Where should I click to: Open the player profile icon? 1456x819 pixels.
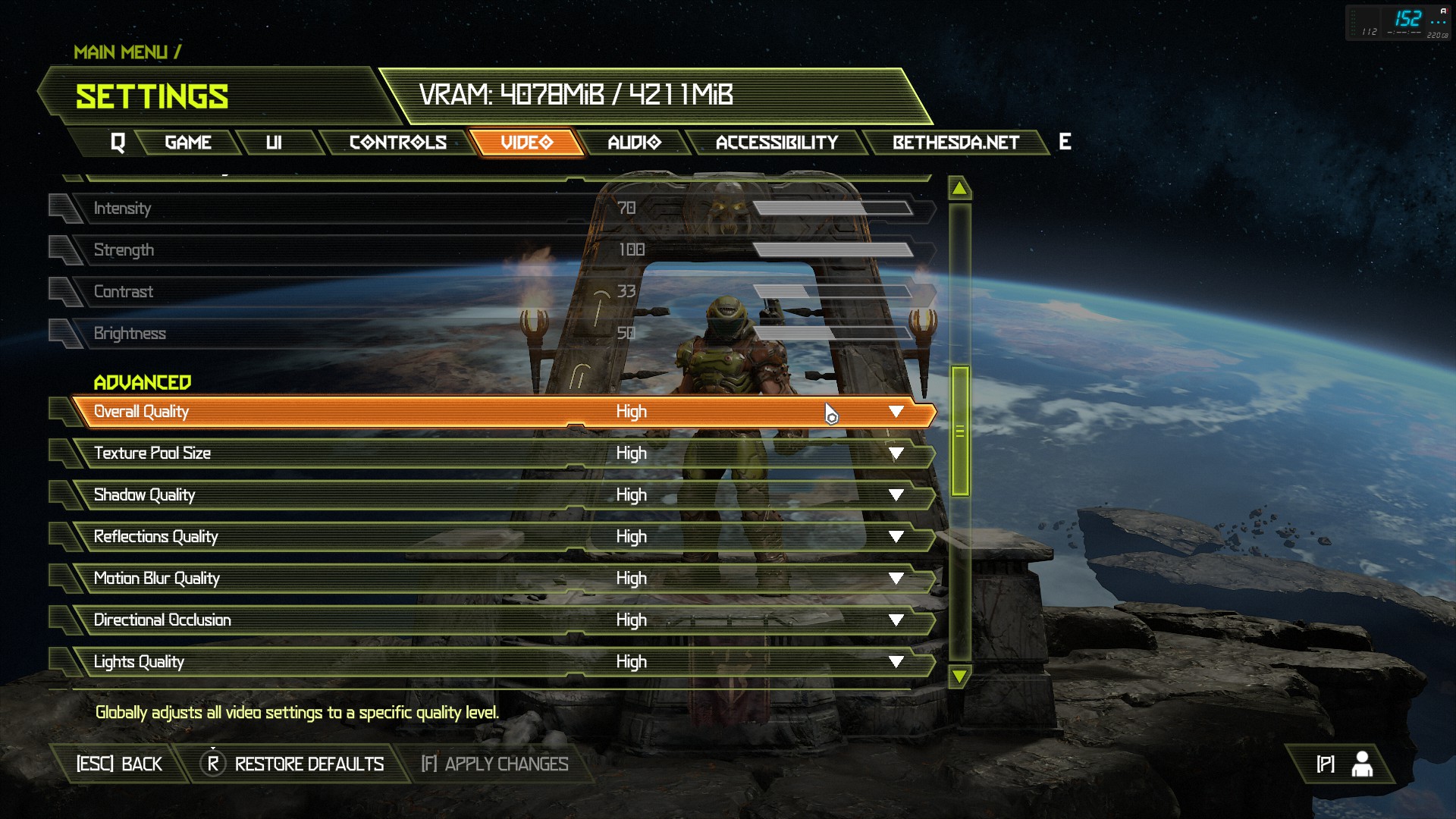point(1361,764)
